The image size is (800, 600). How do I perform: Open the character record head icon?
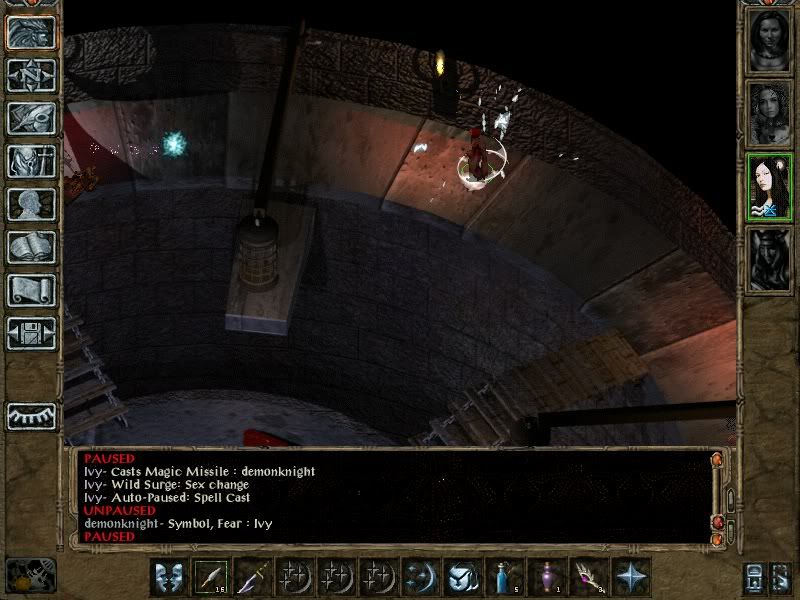pos(31,204)
